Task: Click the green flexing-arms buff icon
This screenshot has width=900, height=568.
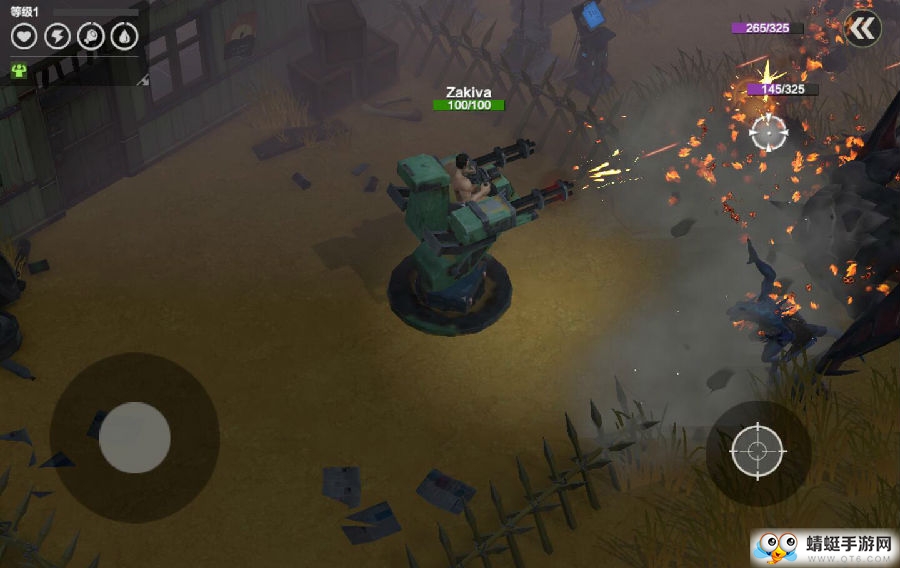Action: pyautogui.click(x=20, y=71)
